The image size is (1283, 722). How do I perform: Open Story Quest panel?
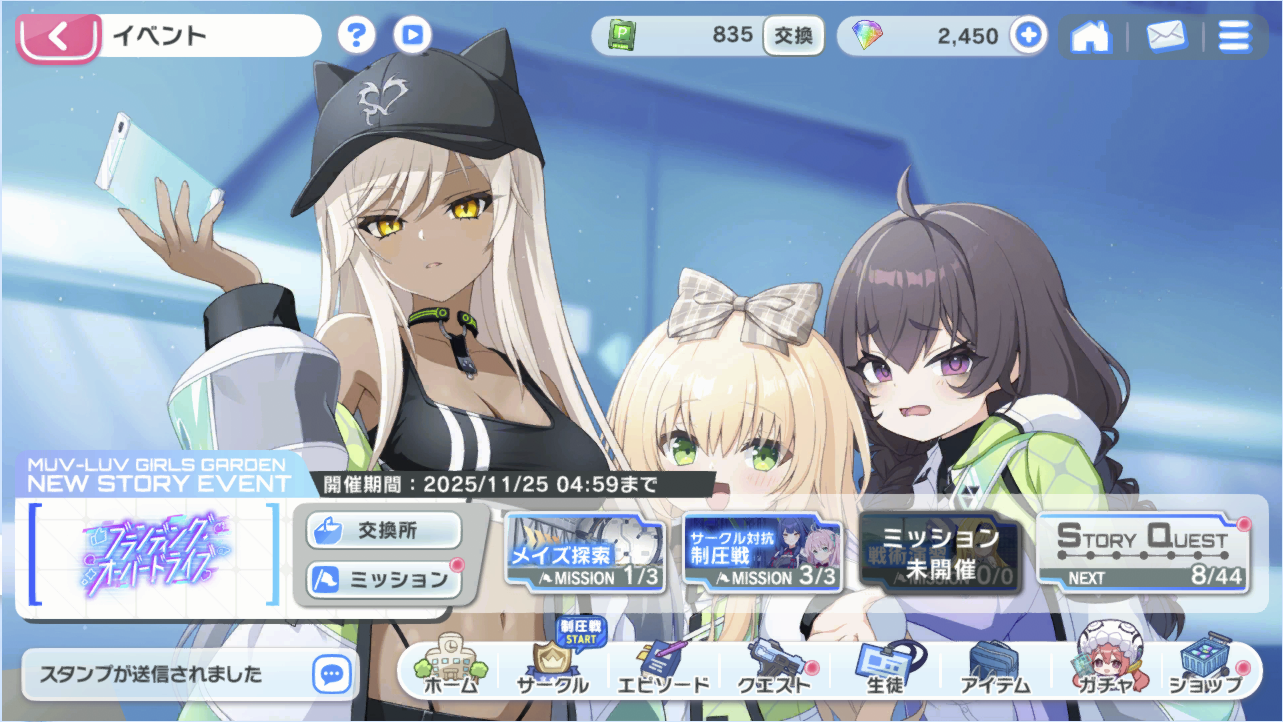[x=1143, y=552]
